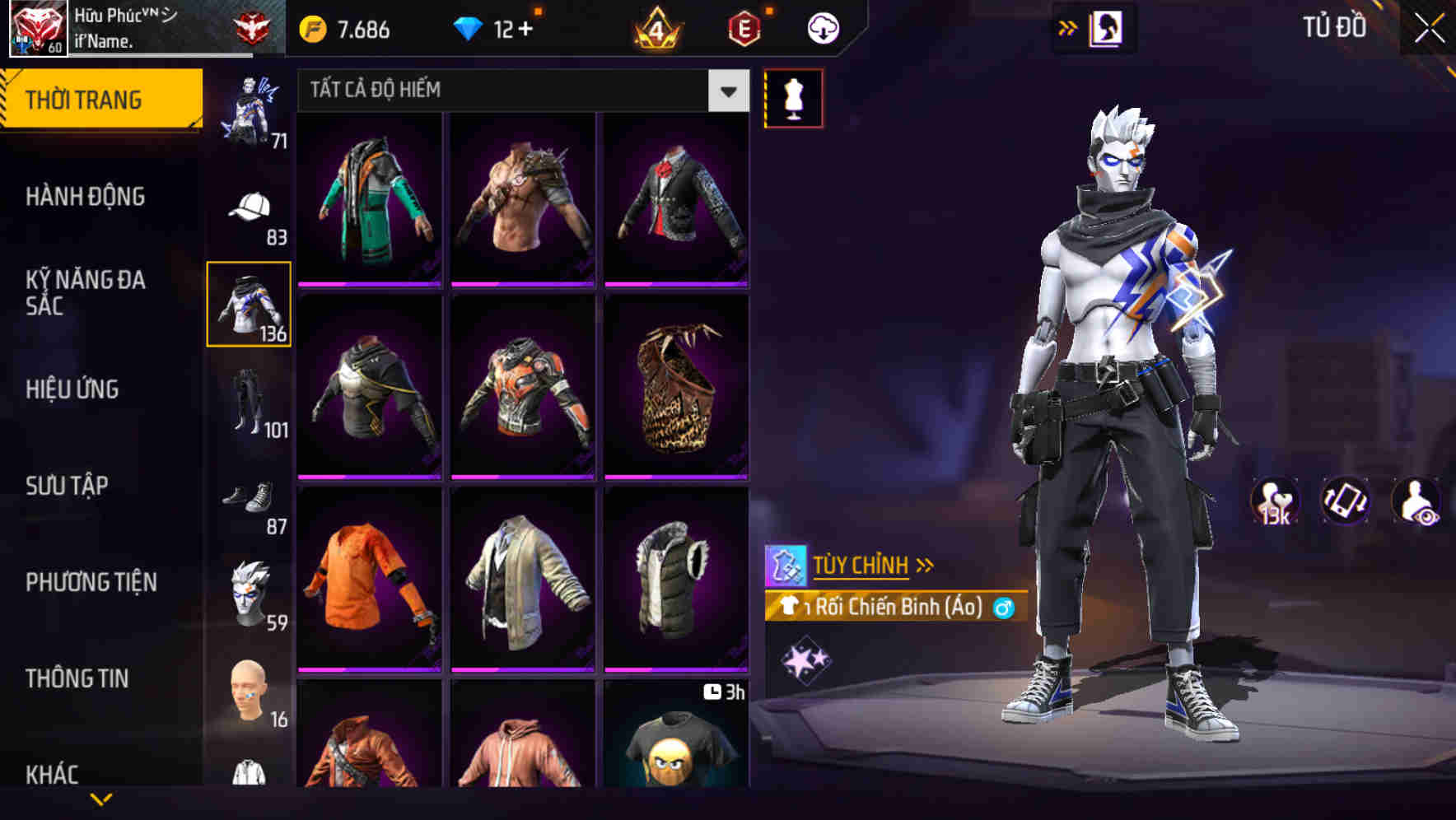Open the rotate character icon
Image resolution: width=1456 pixels, height=820 pixels.
1346,504
